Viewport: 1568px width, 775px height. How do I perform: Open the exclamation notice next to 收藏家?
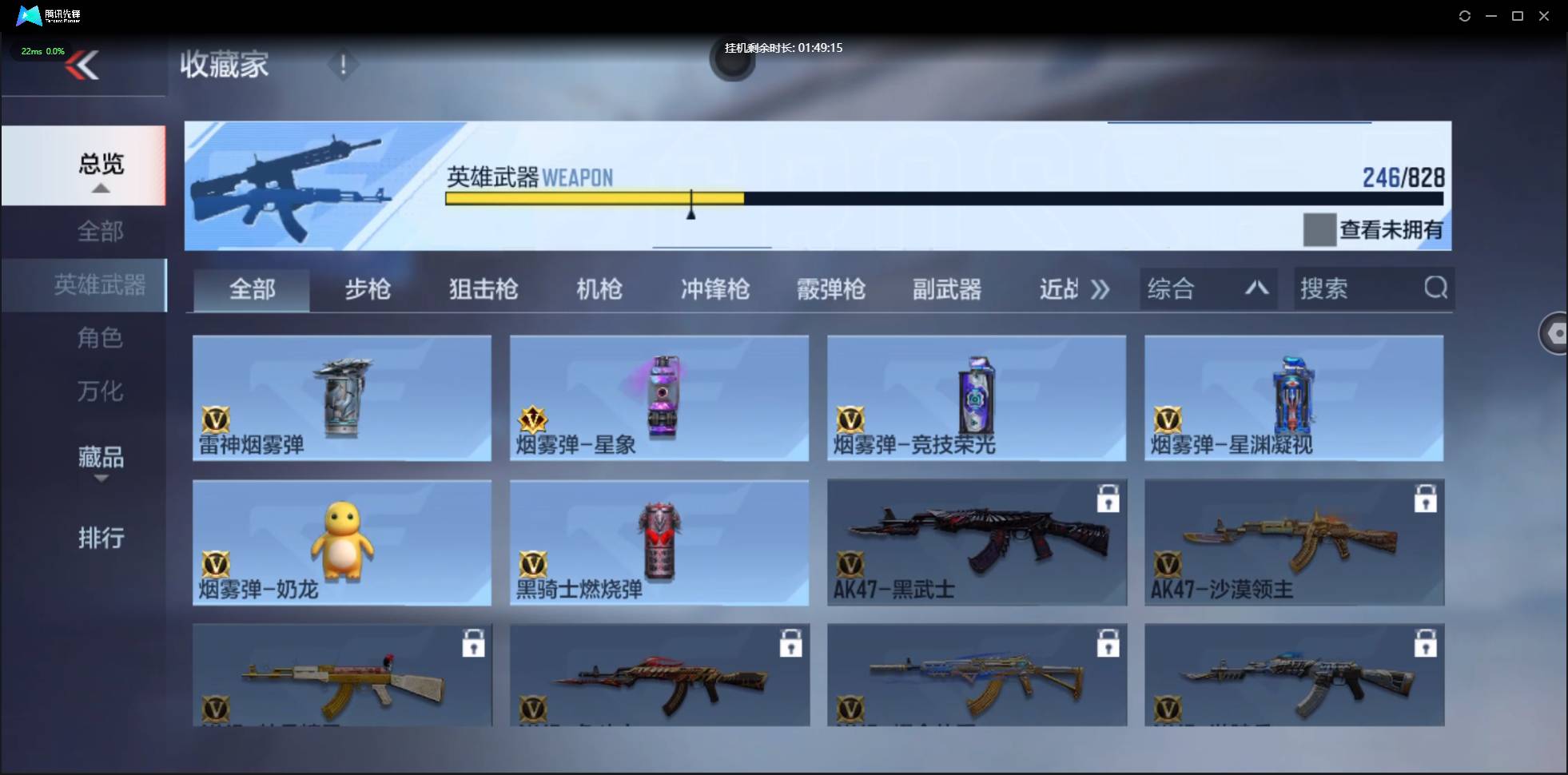click(343, 65)
